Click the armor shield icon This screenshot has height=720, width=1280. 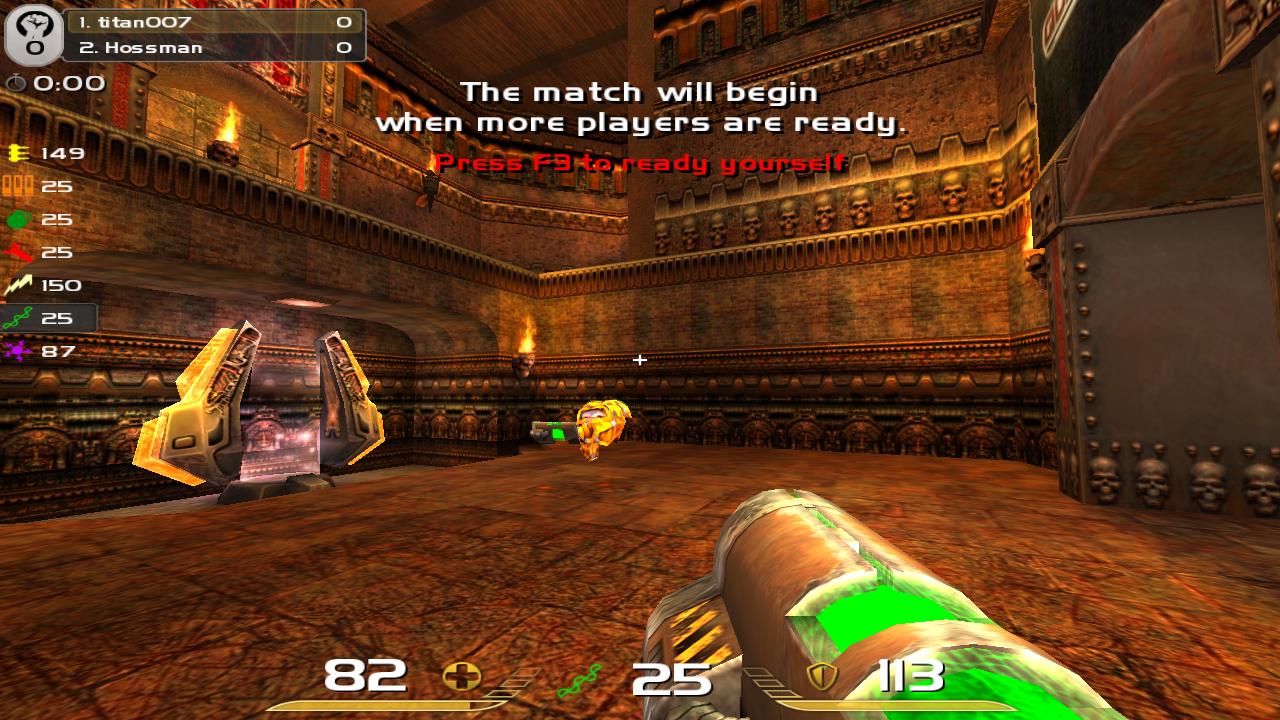(x=821, y=677)
